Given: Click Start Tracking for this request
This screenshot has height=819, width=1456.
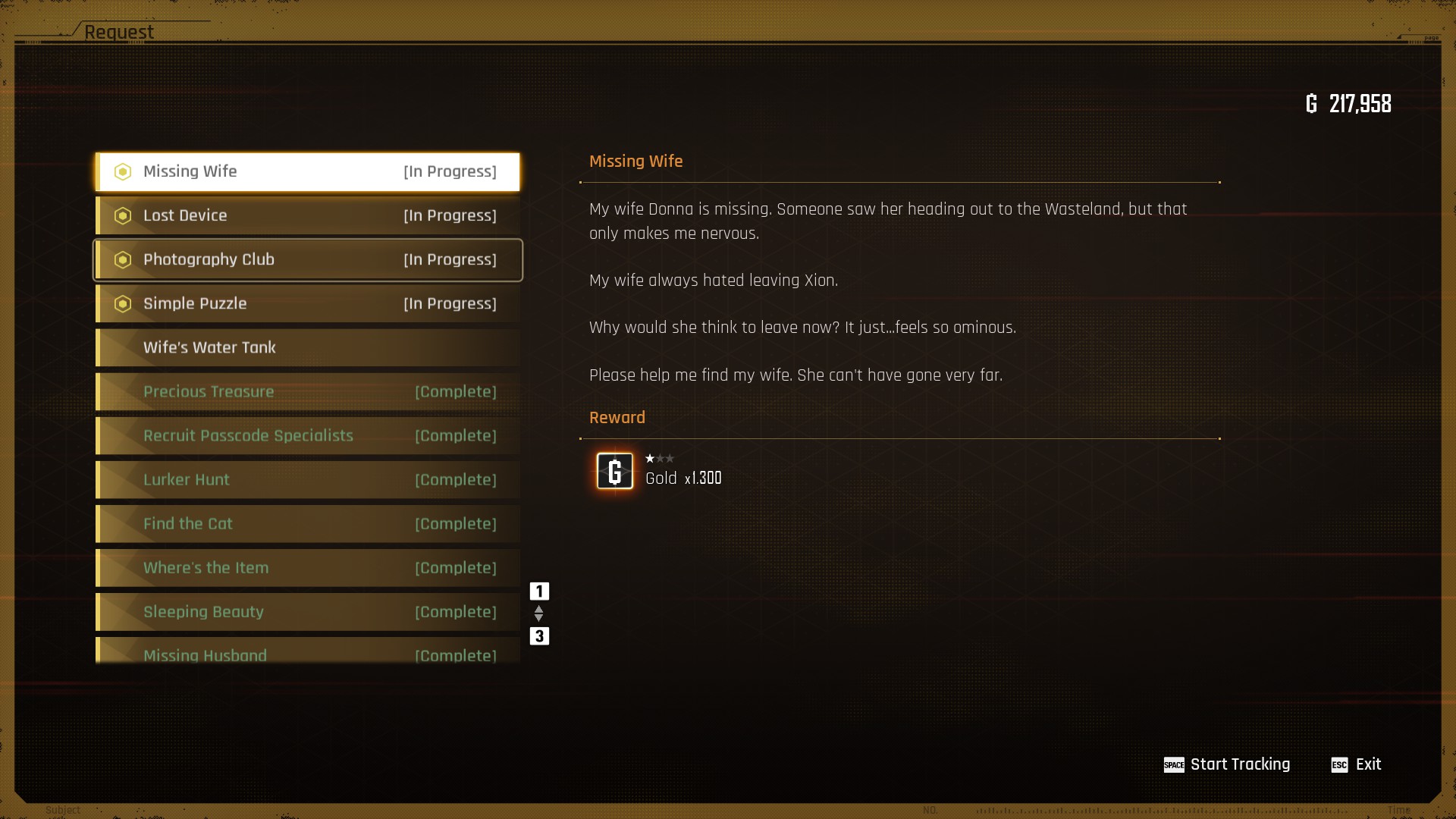Looking at the screenshot, I should pyautogui.click(x=1227, y=764).
